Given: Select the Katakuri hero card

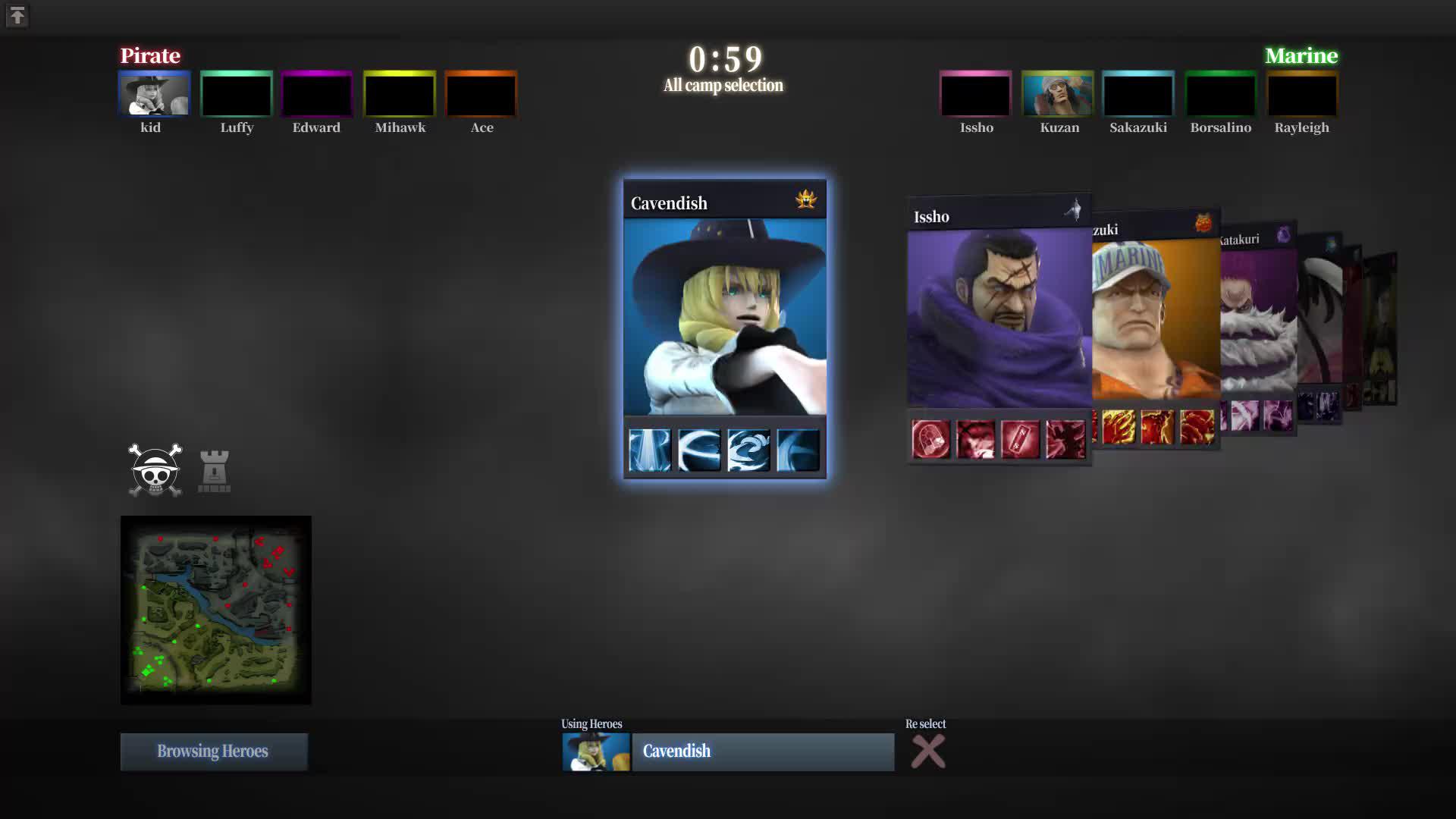Looking at the screenshot, I should 1257,318.
